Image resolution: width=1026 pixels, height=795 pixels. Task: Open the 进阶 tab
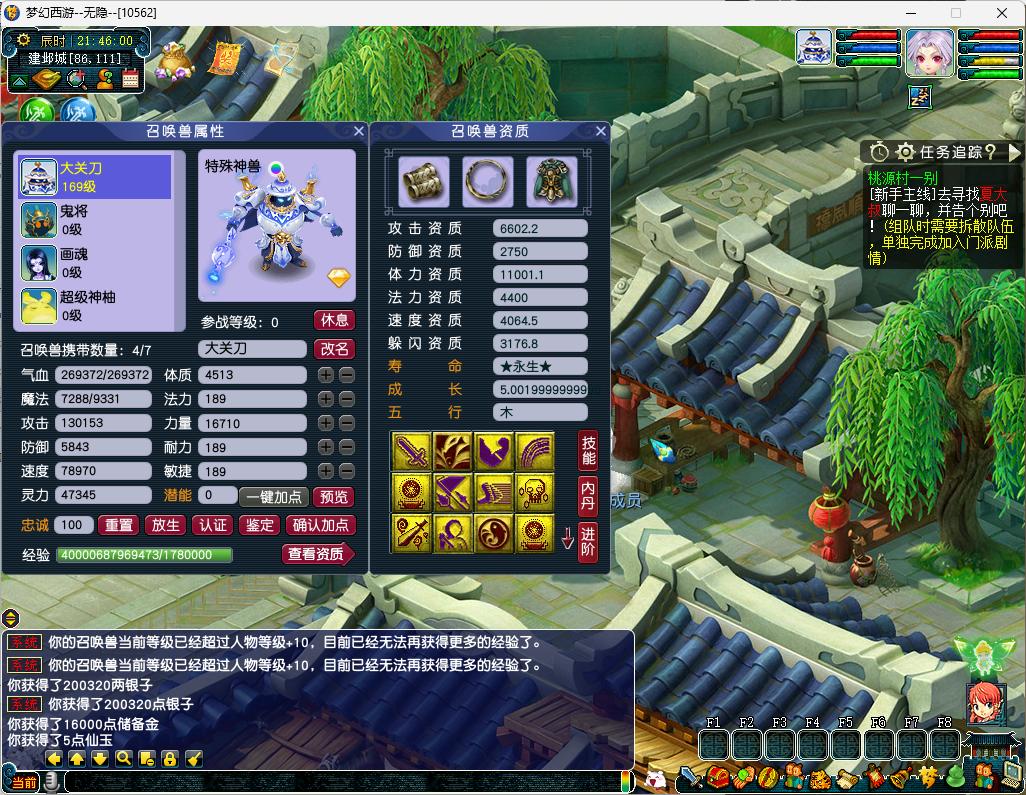588,541
